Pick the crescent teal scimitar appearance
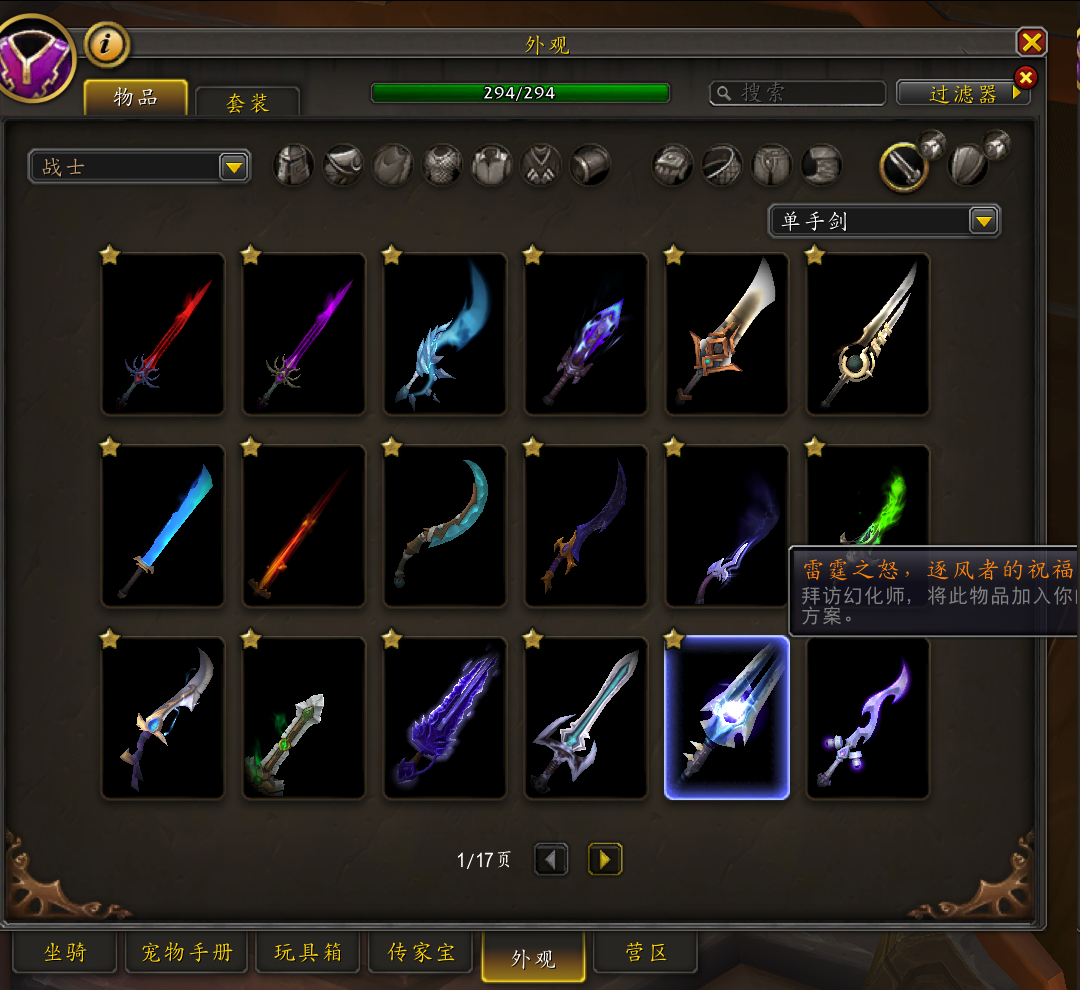This screenshot has height=990, width=1080. (445, 525)
